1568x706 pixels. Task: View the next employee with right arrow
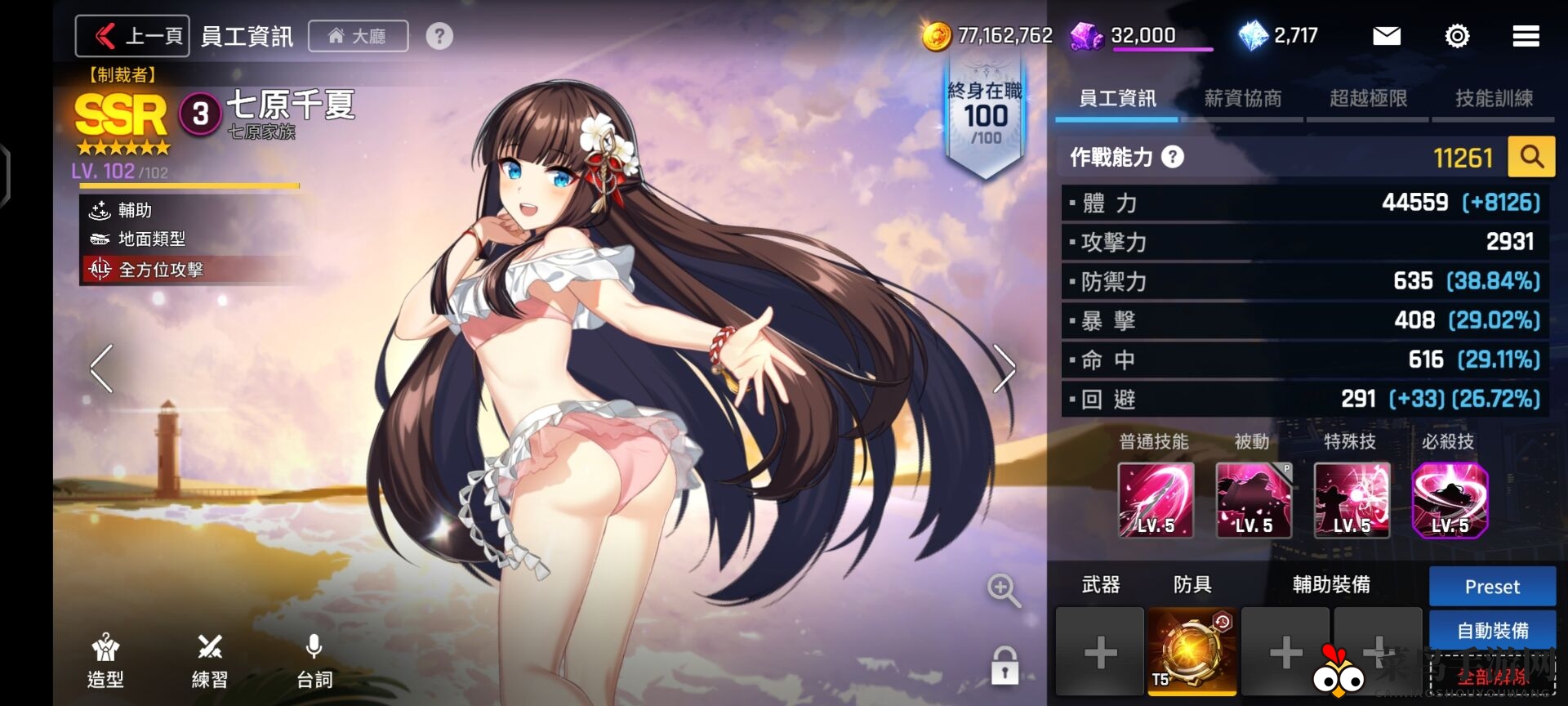click(x=1004, y=369)
